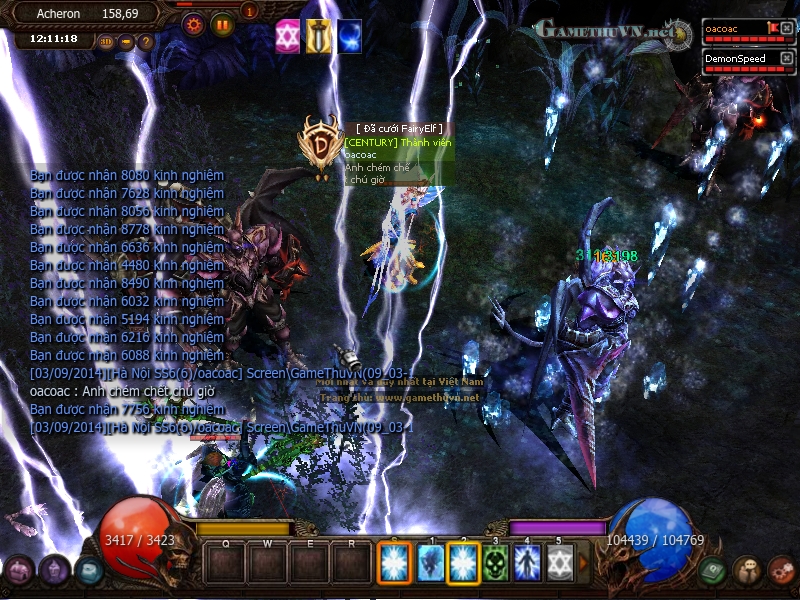Open the gear settings button
This screenshot has height=600, width=800.
194,24
